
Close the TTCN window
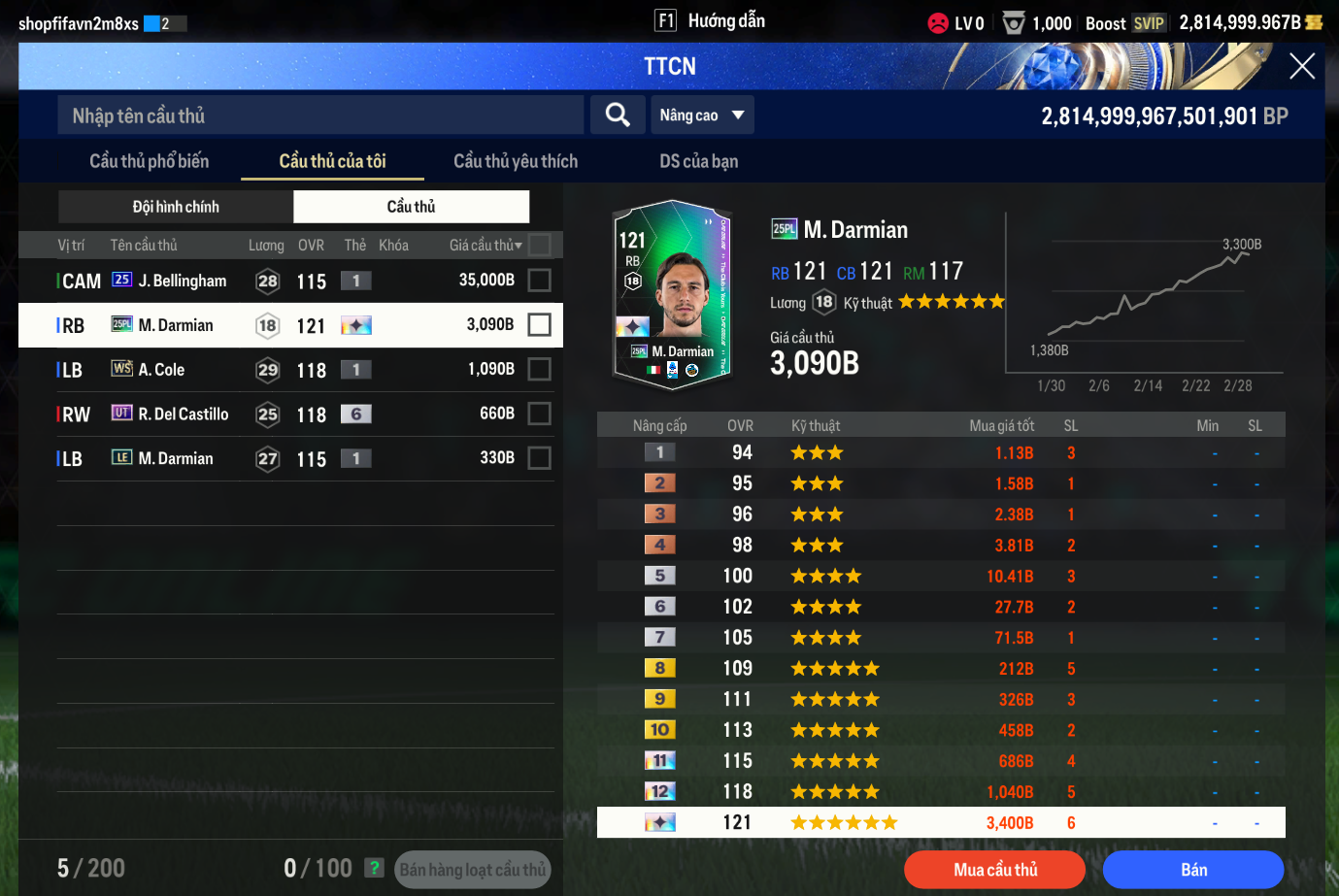pos(1301,66)
